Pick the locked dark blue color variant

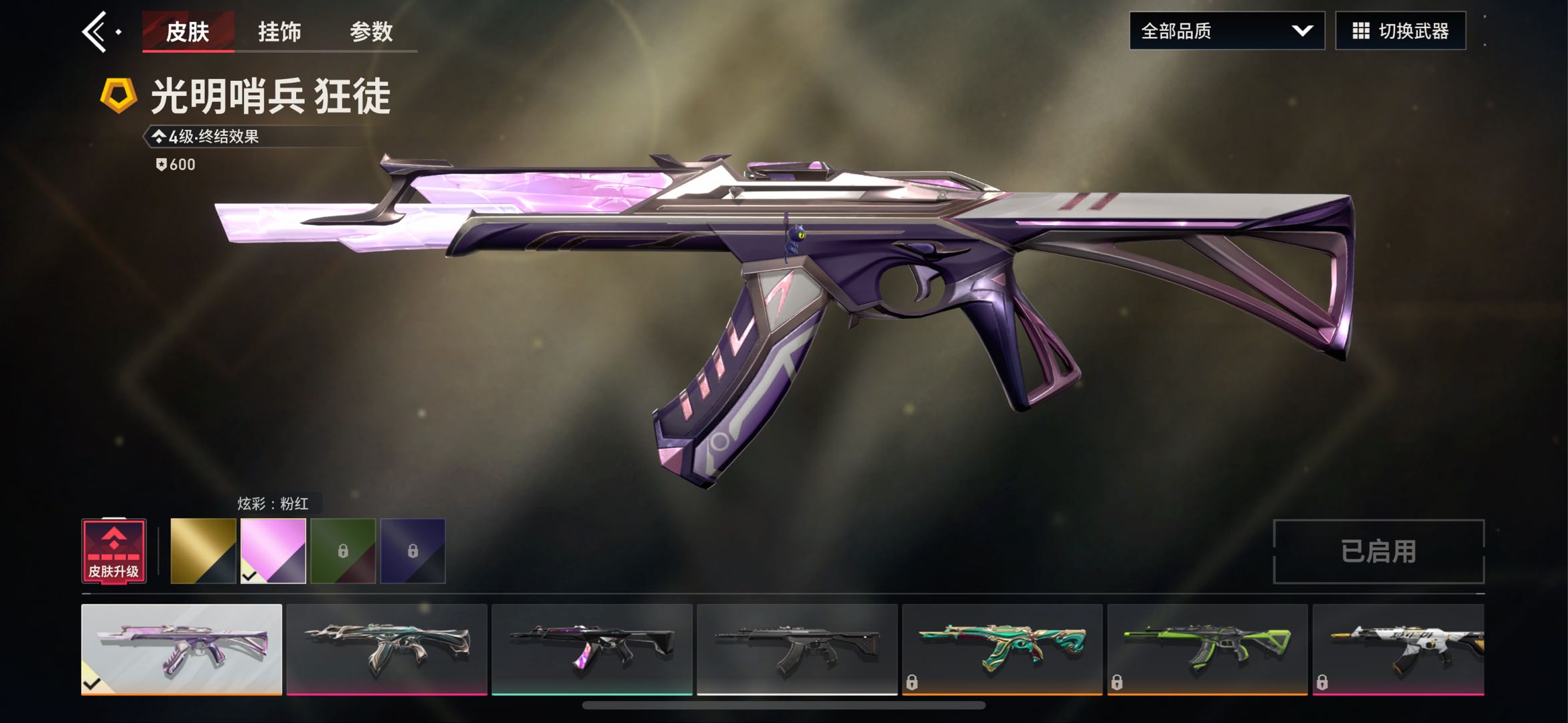coord(413,551)
